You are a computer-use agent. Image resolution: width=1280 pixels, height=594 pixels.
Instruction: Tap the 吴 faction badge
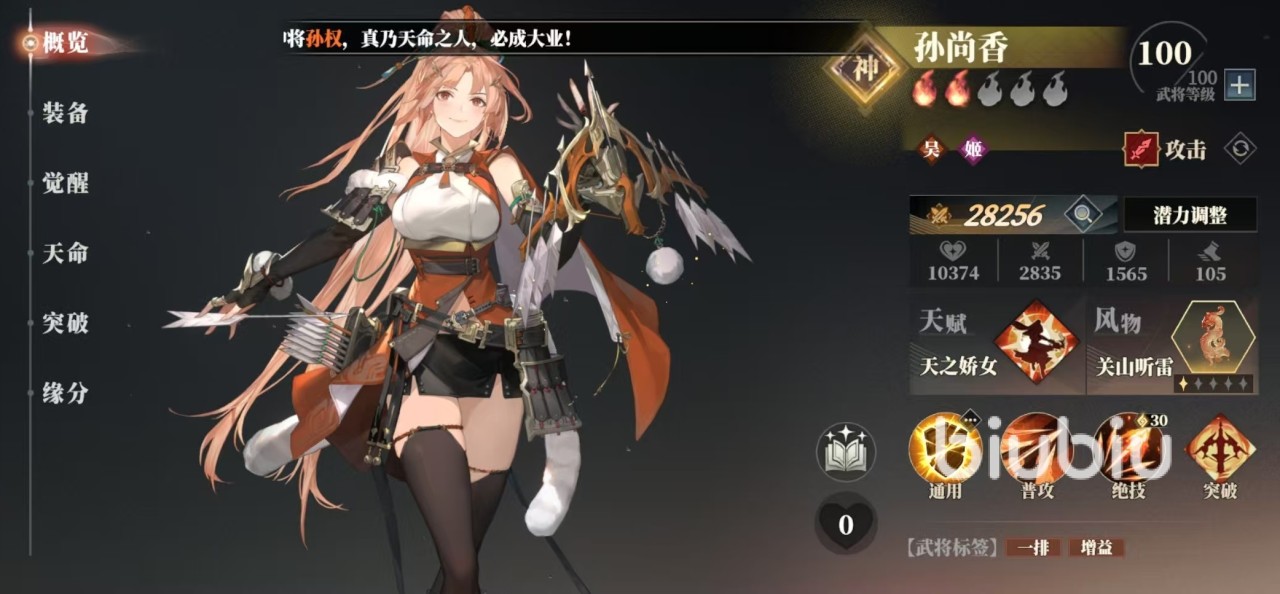932,150
